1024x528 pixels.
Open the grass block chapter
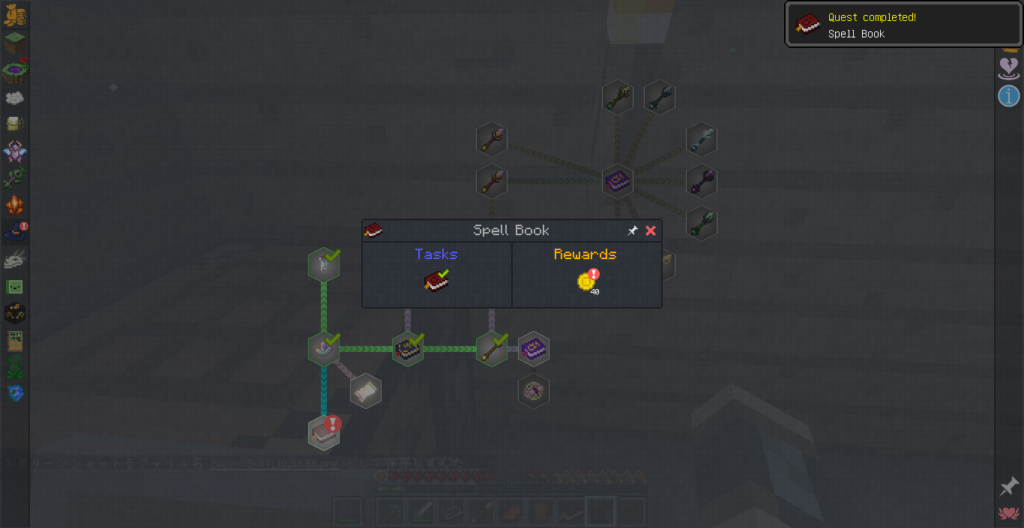15,43
